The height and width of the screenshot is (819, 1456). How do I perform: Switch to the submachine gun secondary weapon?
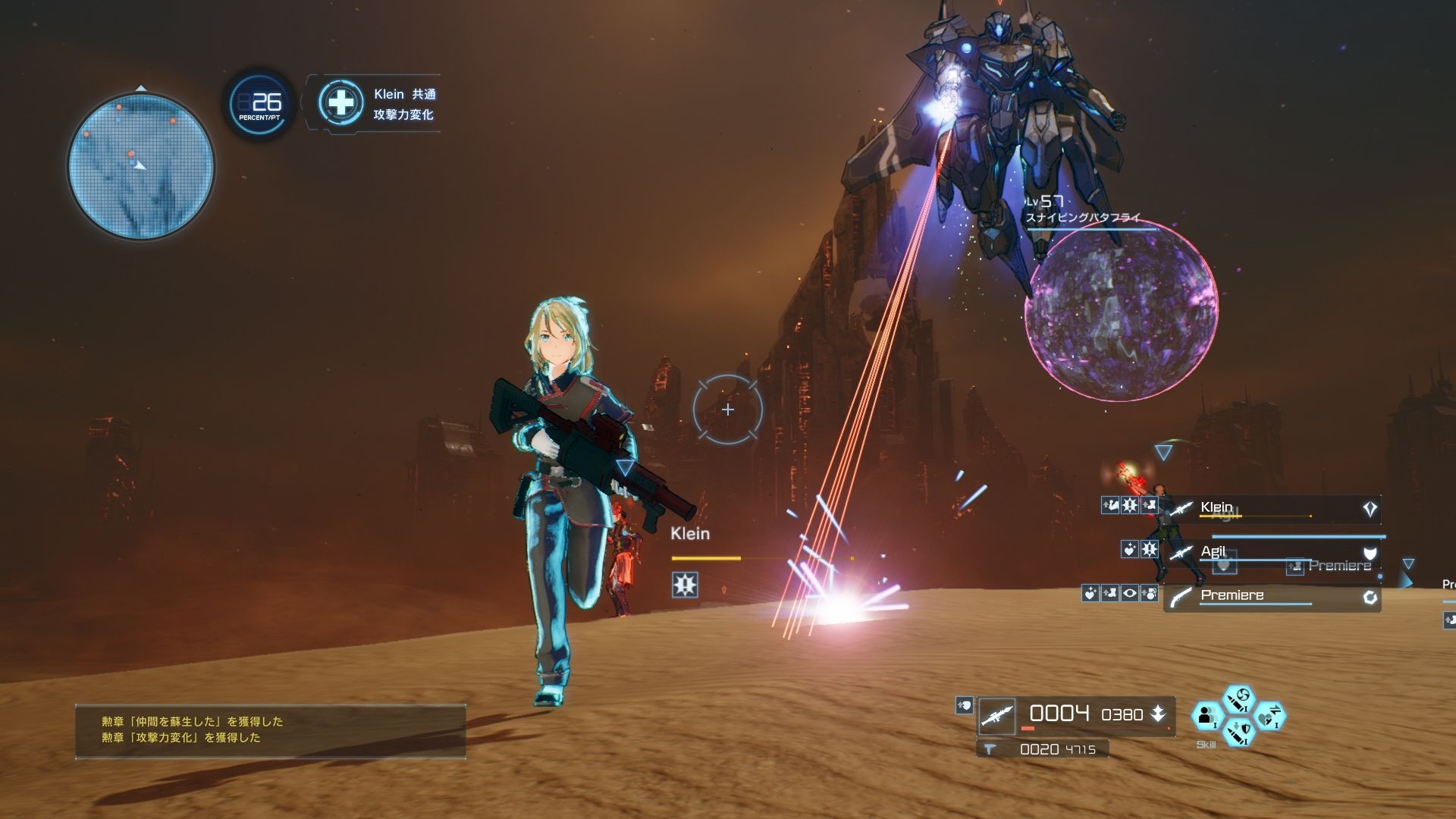click(989, 749)
